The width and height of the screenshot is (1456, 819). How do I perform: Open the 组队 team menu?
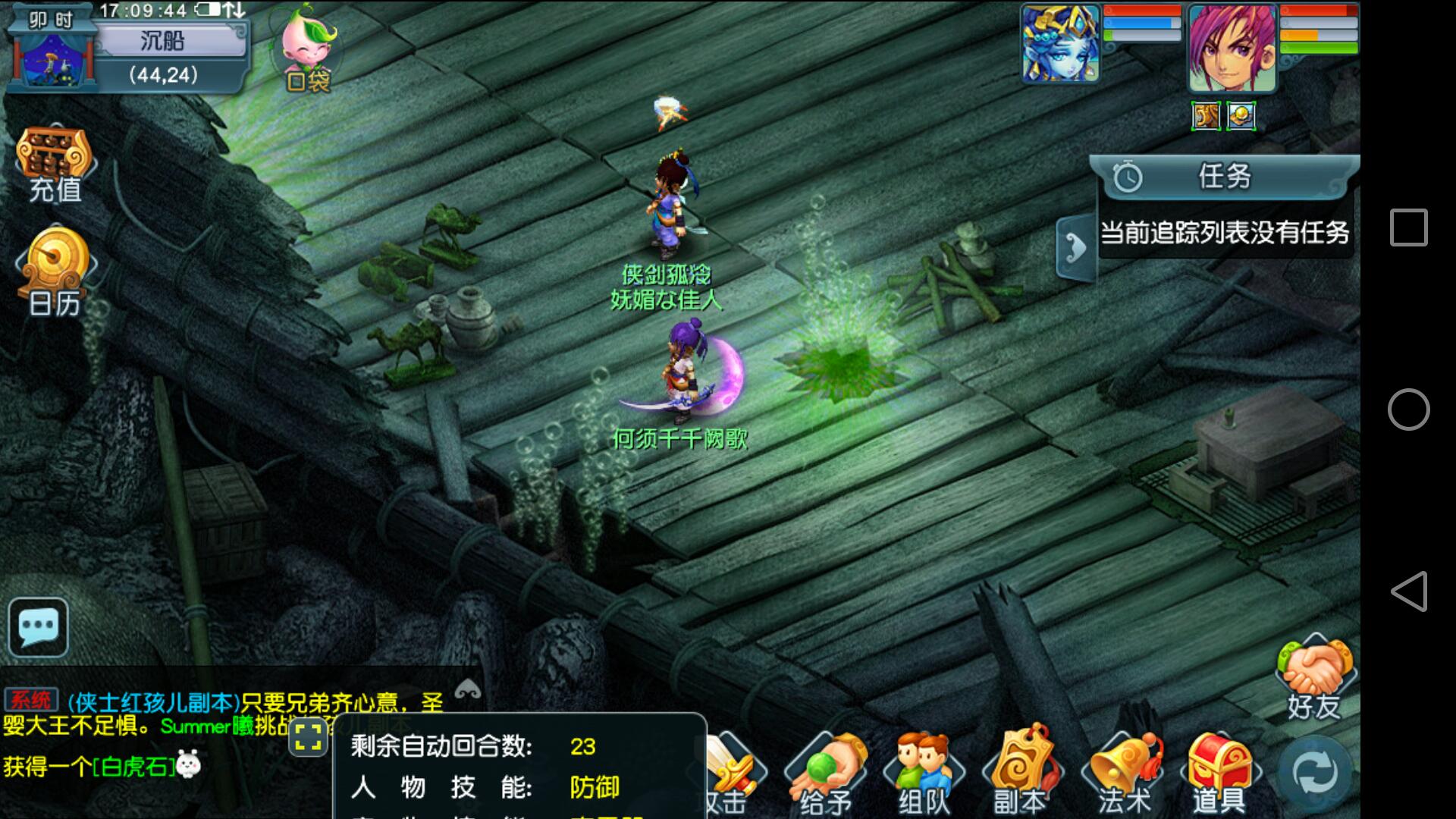coord(923,772)
